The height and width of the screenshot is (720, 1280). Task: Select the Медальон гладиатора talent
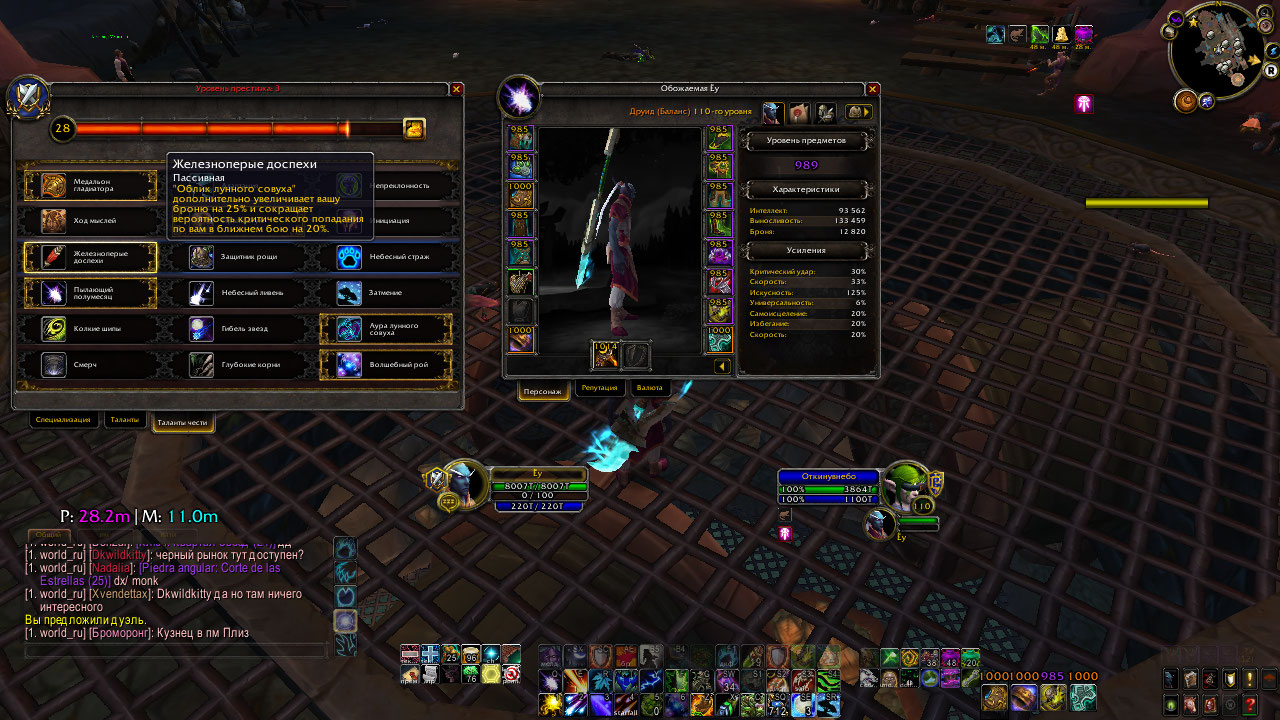pos(91,185)
